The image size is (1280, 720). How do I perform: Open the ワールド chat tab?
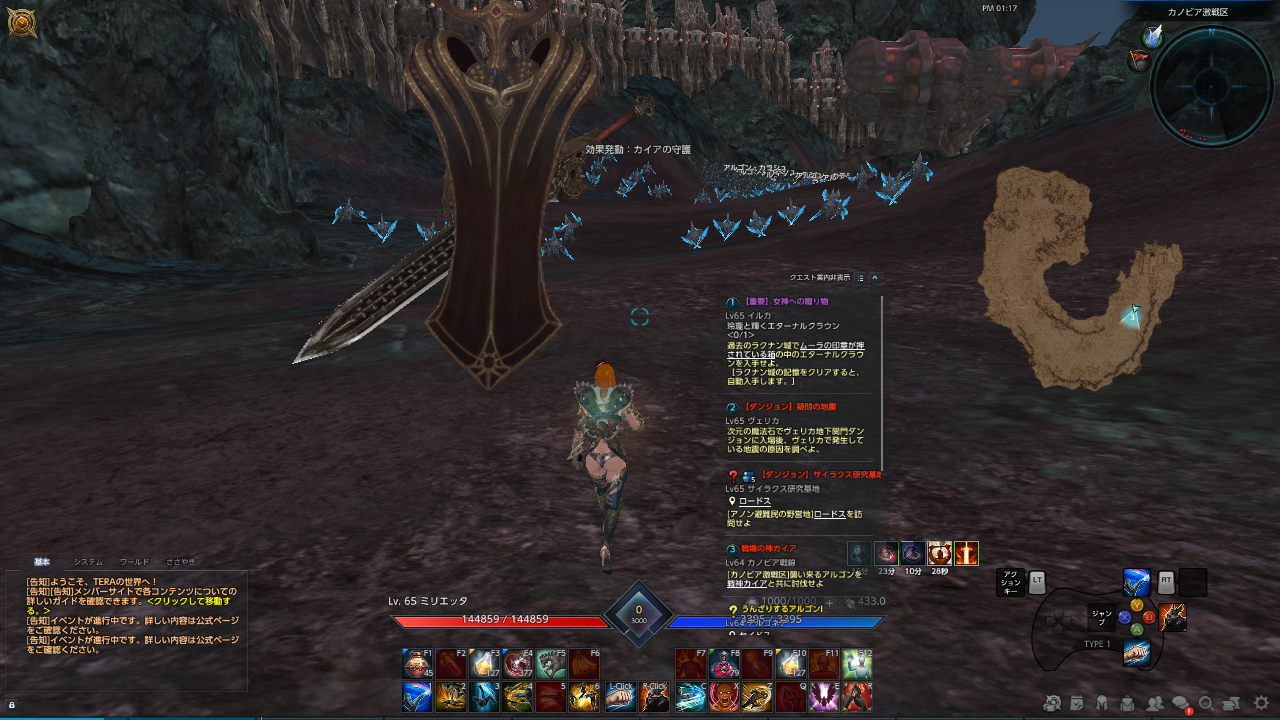tap(134, 562)
